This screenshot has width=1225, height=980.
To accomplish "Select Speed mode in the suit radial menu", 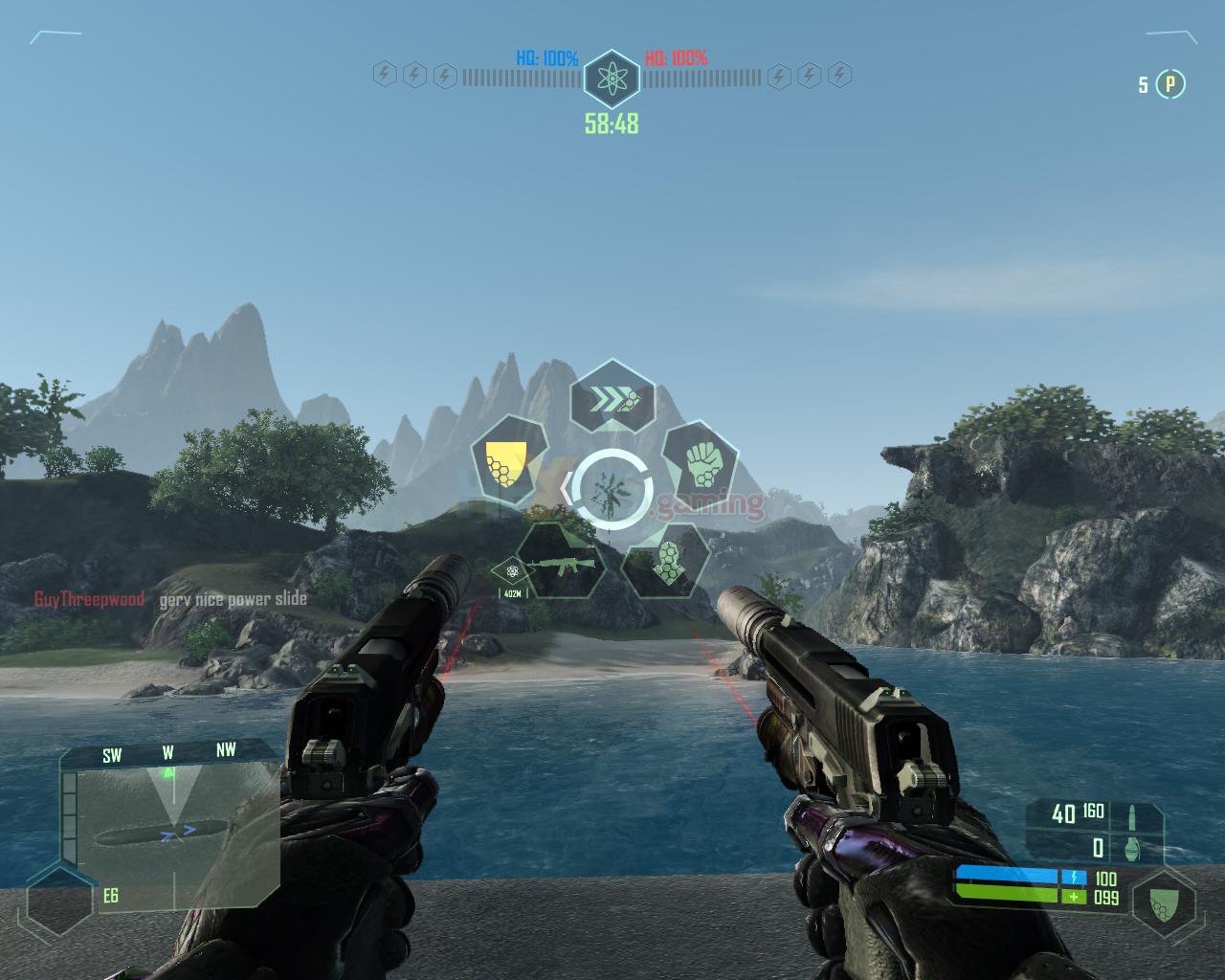I will 612,396.
